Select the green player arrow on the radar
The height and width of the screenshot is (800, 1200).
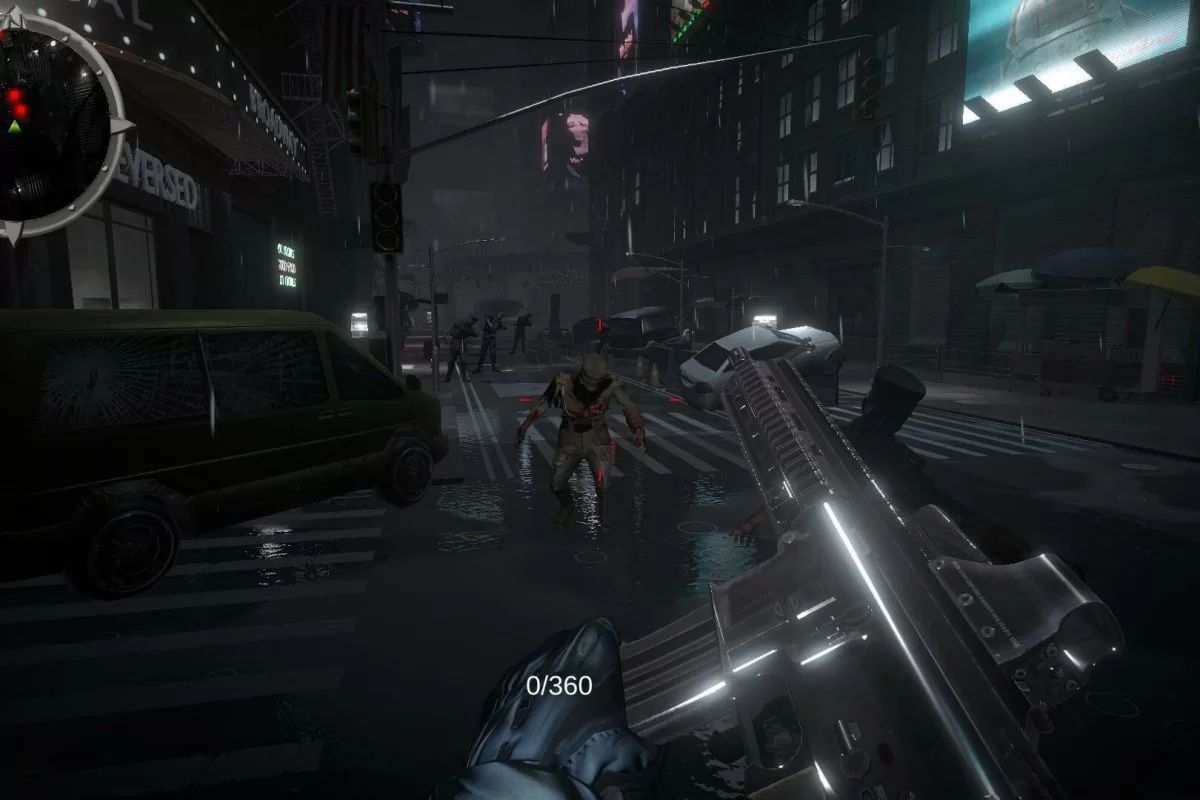14,127
